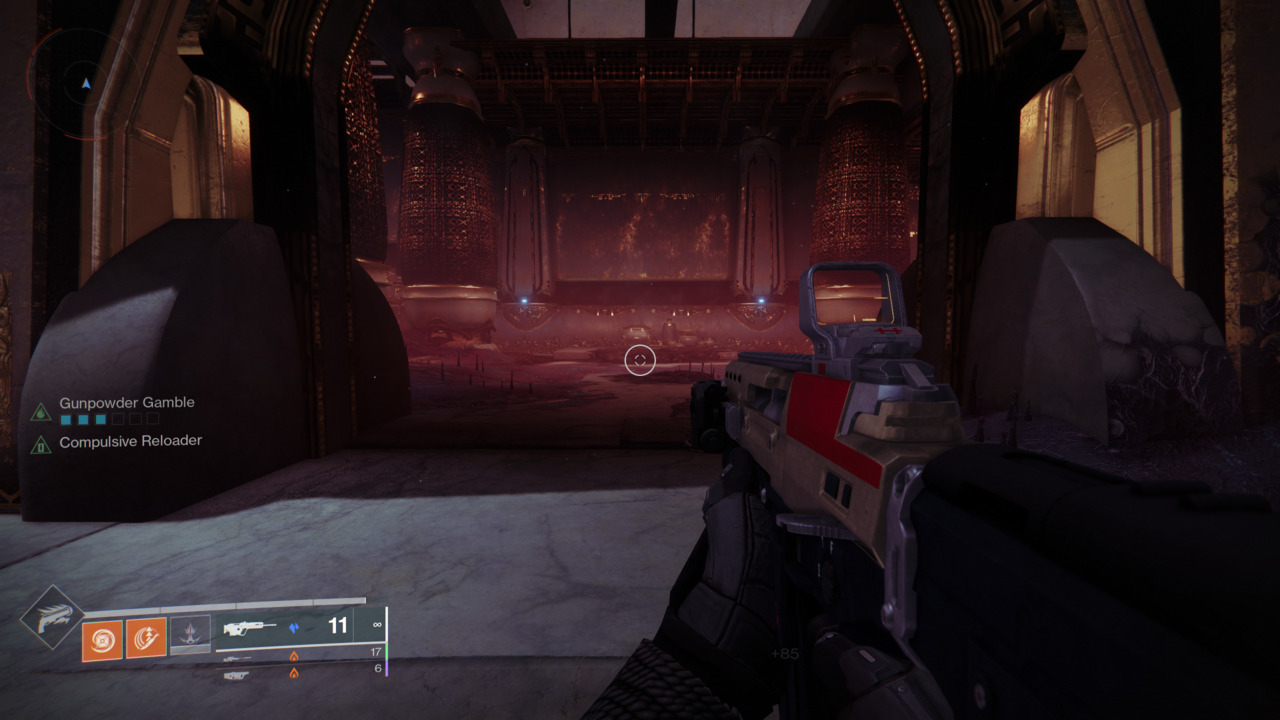This screenshot has width=1280, height=720.
Task: Switch to the second weapon with 17 ammo
Action: pos(300,657)
